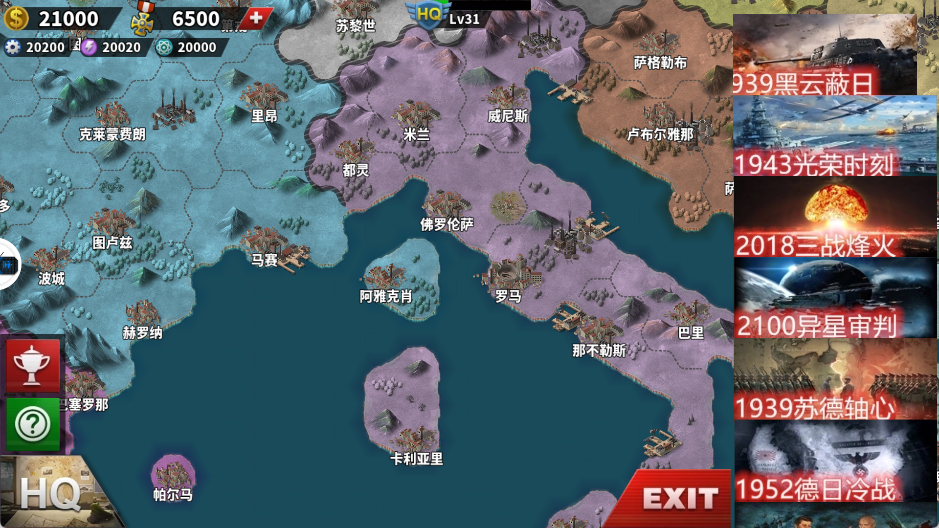Click the HQ Lv31 level badge
939x528 pixels.
pos(446,15)
